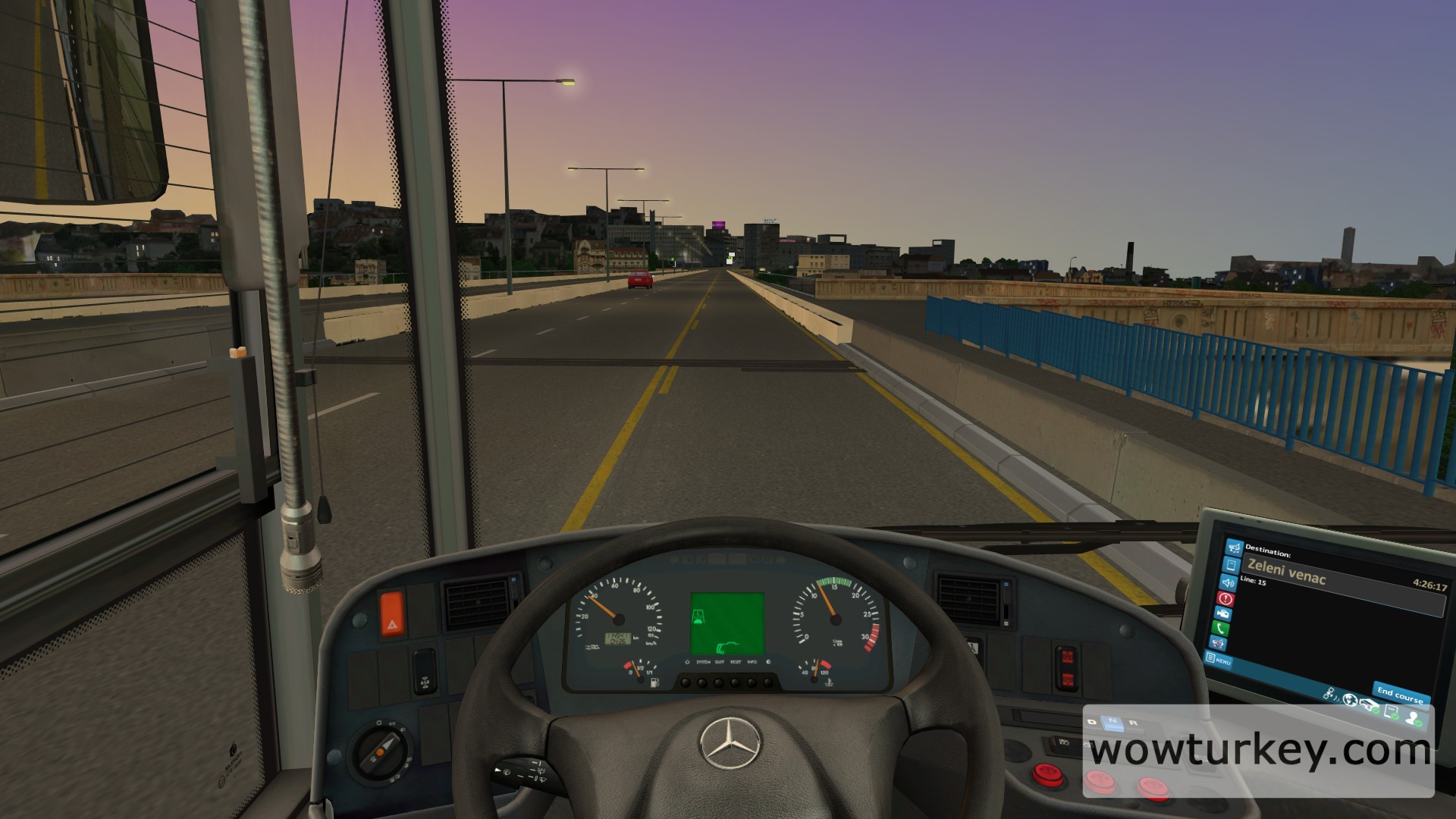Open the book icon on tablet

coord(1232,564)
